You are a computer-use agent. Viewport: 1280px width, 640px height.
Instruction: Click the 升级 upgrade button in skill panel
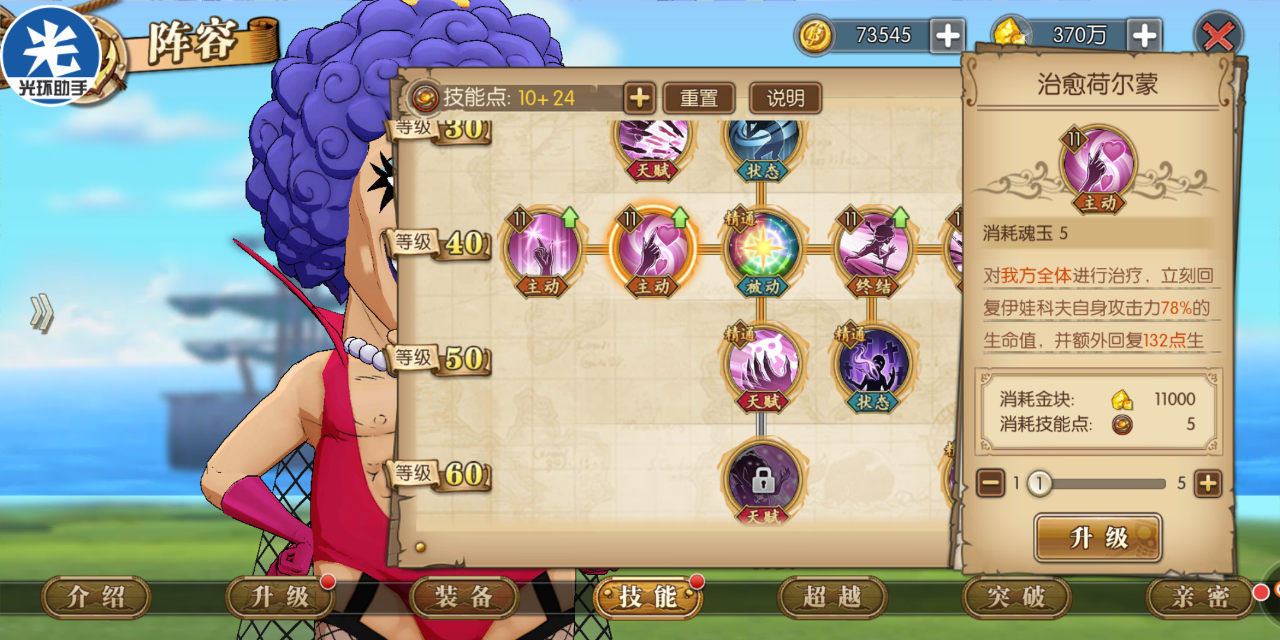[x=1098, y=538]
